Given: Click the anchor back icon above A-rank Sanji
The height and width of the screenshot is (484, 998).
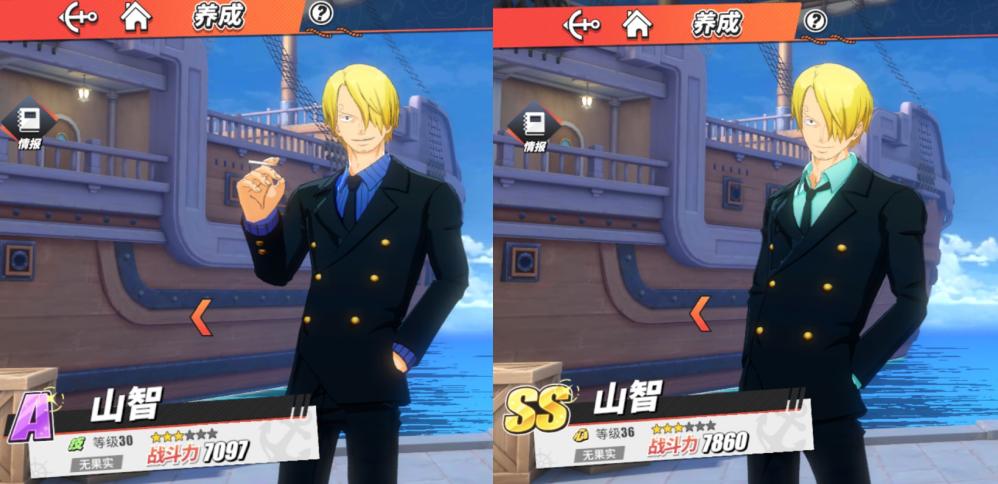Looking at the screenshot, I should pyautogui.click(x=78, y=18).
